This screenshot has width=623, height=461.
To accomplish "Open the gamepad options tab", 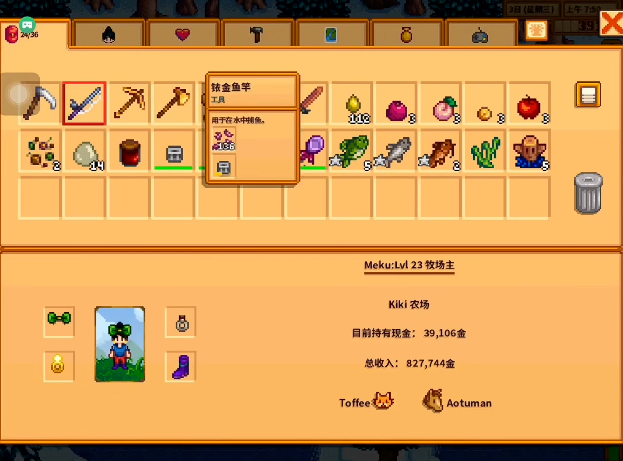I will pyautogui.click(x=481, y=35).
